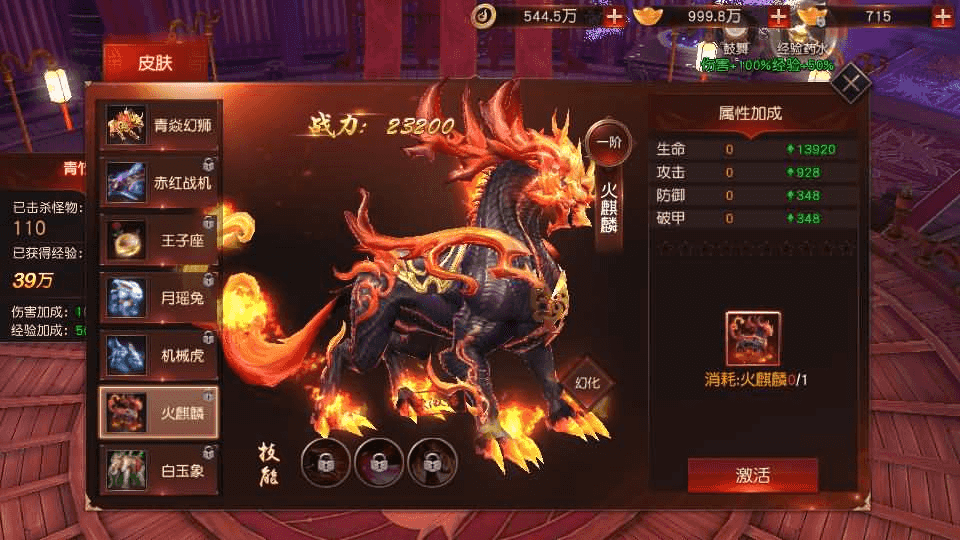Viewport: 960px width, 540px height.
Task: Close the skin panel with the X button
Action: [851, 83]
